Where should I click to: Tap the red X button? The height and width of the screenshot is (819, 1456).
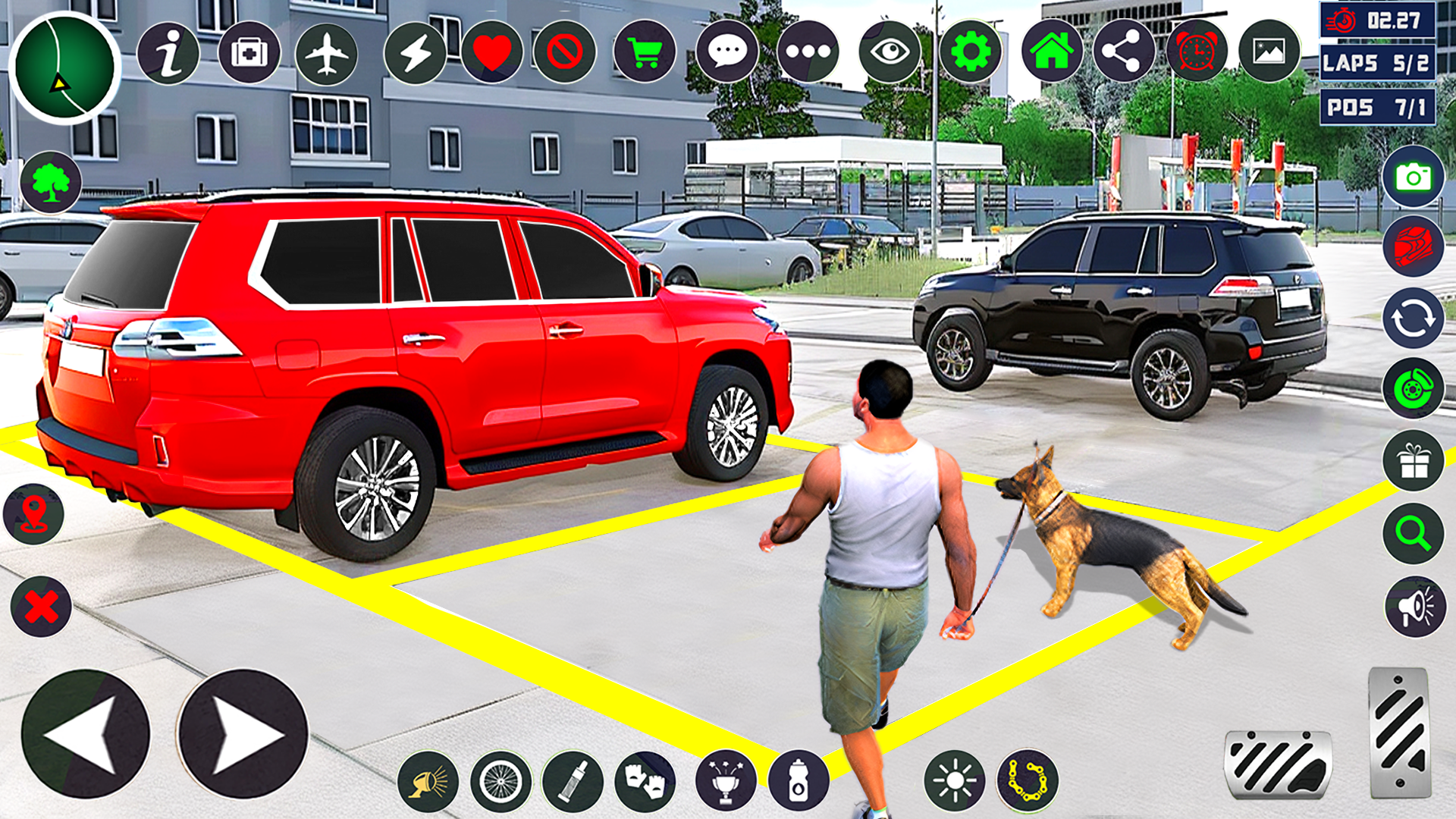click(41, 607)
